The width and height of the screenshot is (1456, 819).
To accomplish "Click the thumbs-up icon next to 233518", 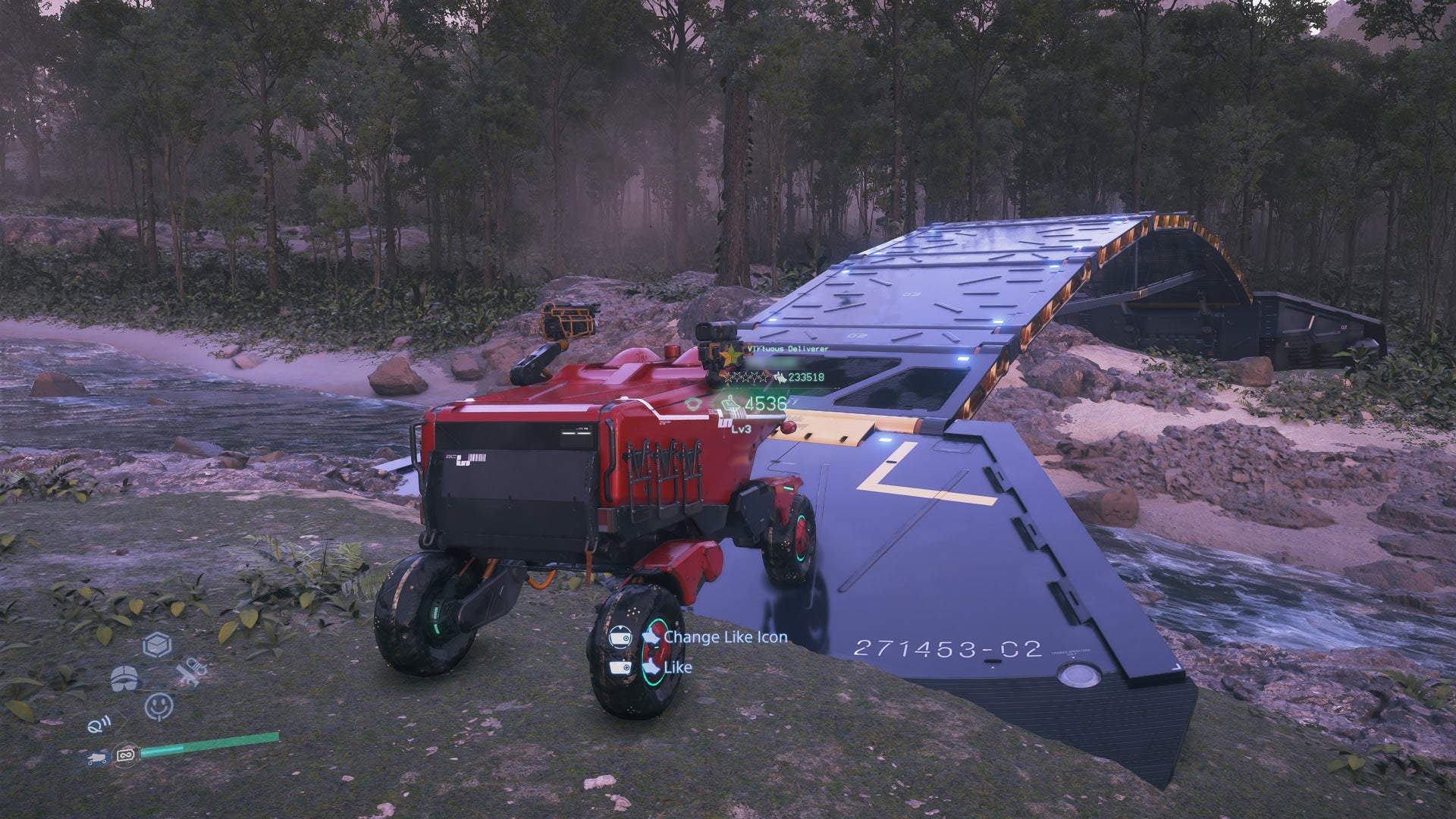I will (x=780, y=378).
